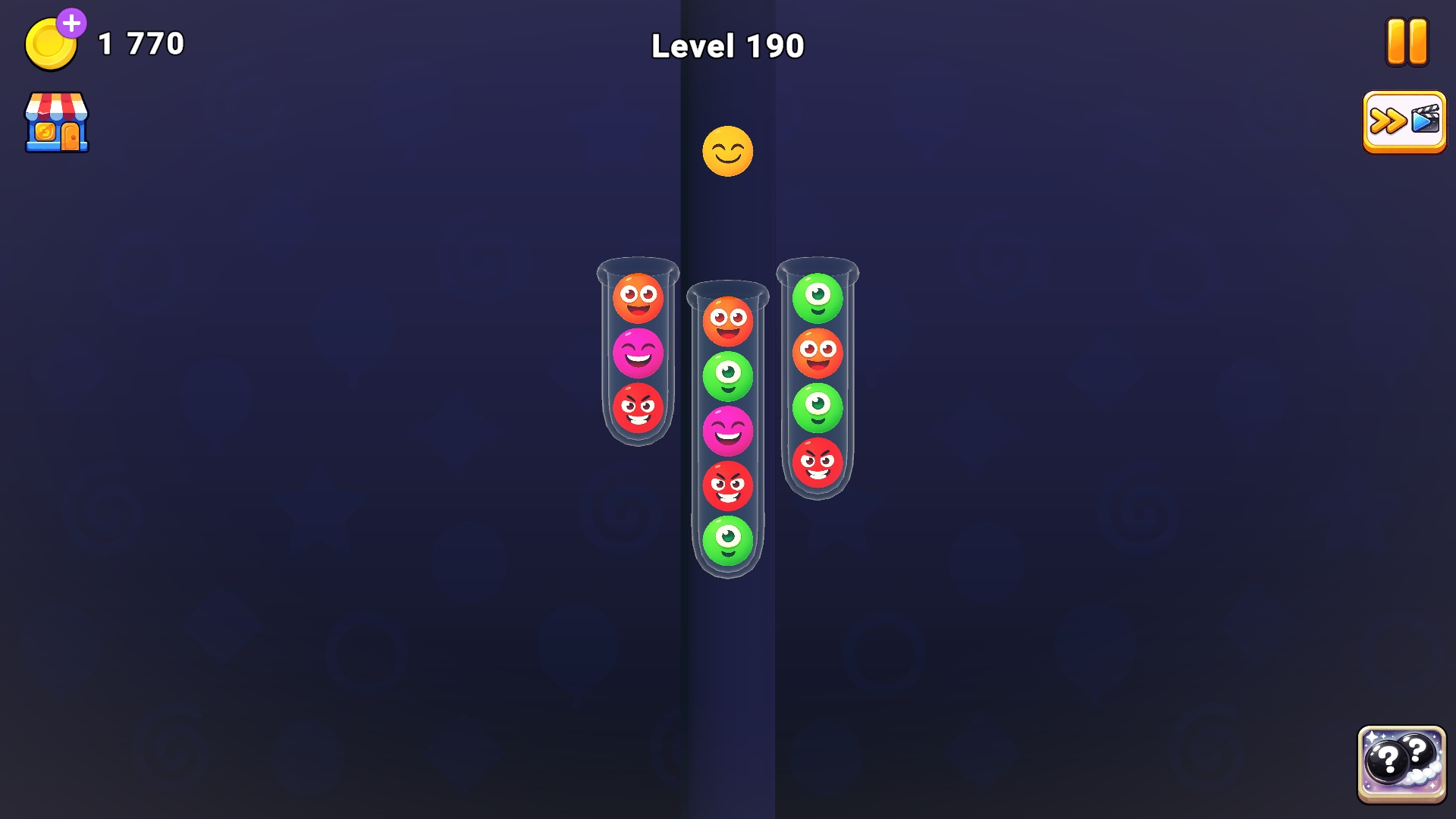Screen dimensions: 1456x819
Task: Tap the orange ball atop the middle tube
Action: pos(726,322)
